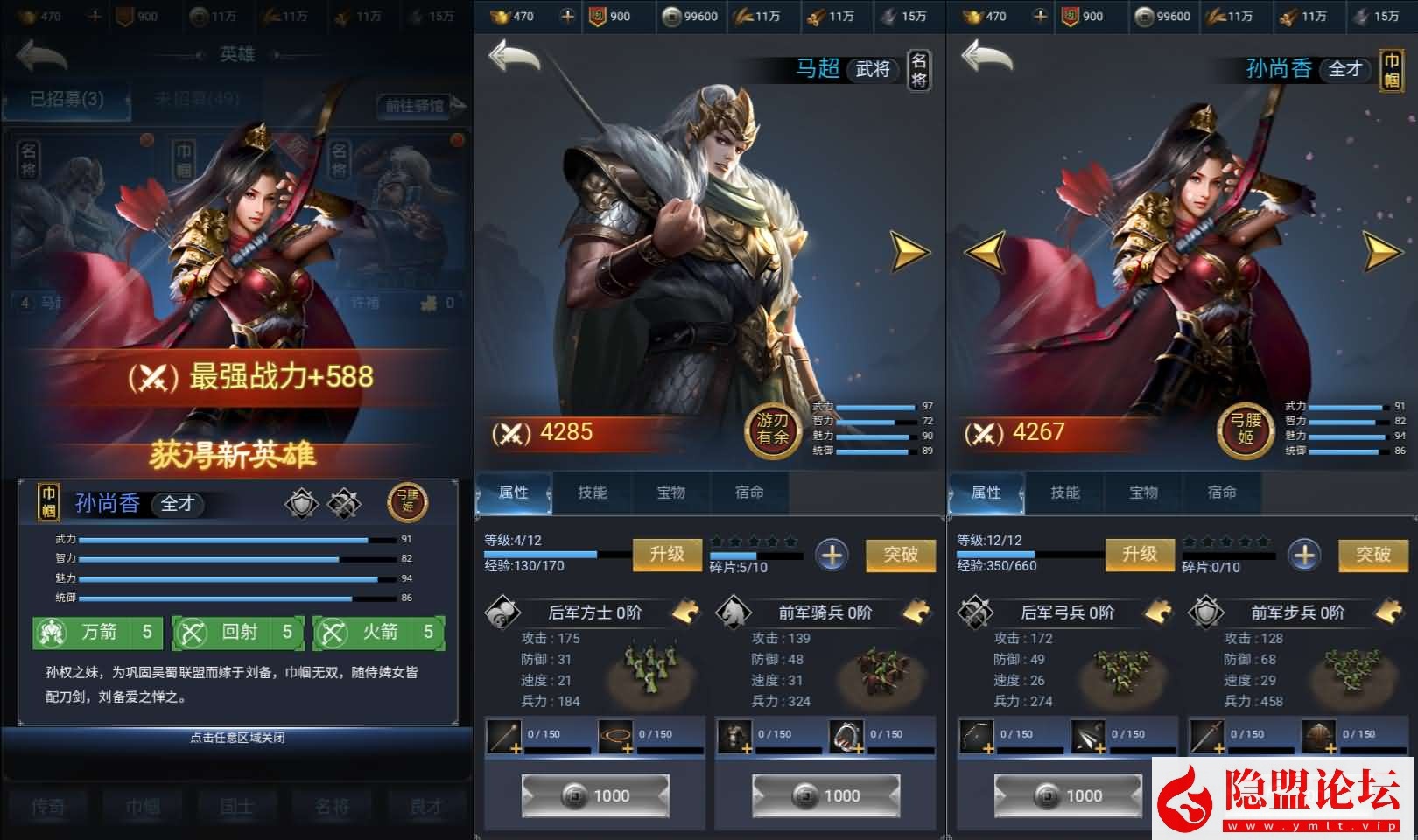Switch to 马超's 宝物 tab
The height and width of the screenshot is (840, 1418).
coord(670,493)
